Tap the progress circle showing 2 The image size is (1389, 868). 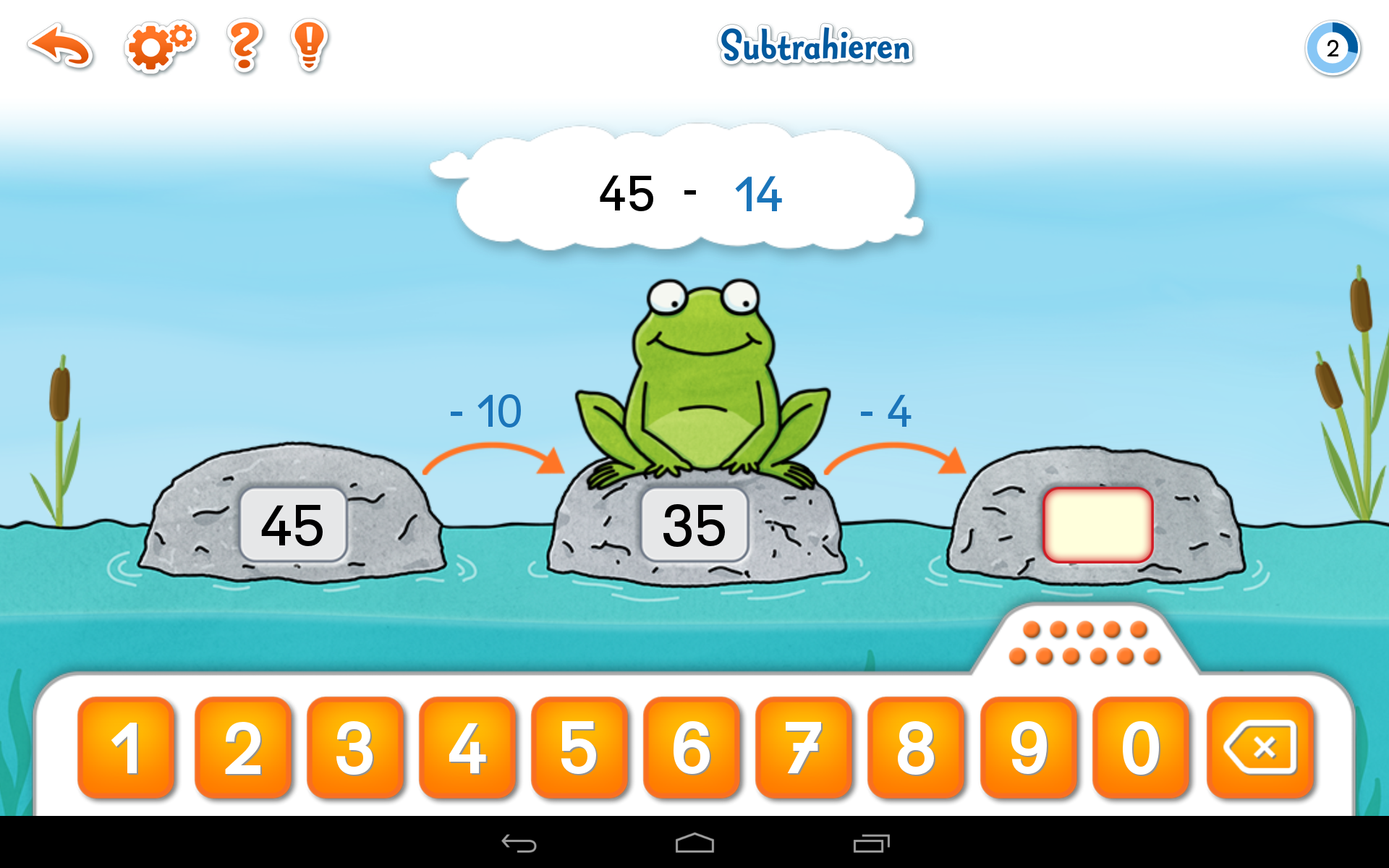(x=1332, y=47)
